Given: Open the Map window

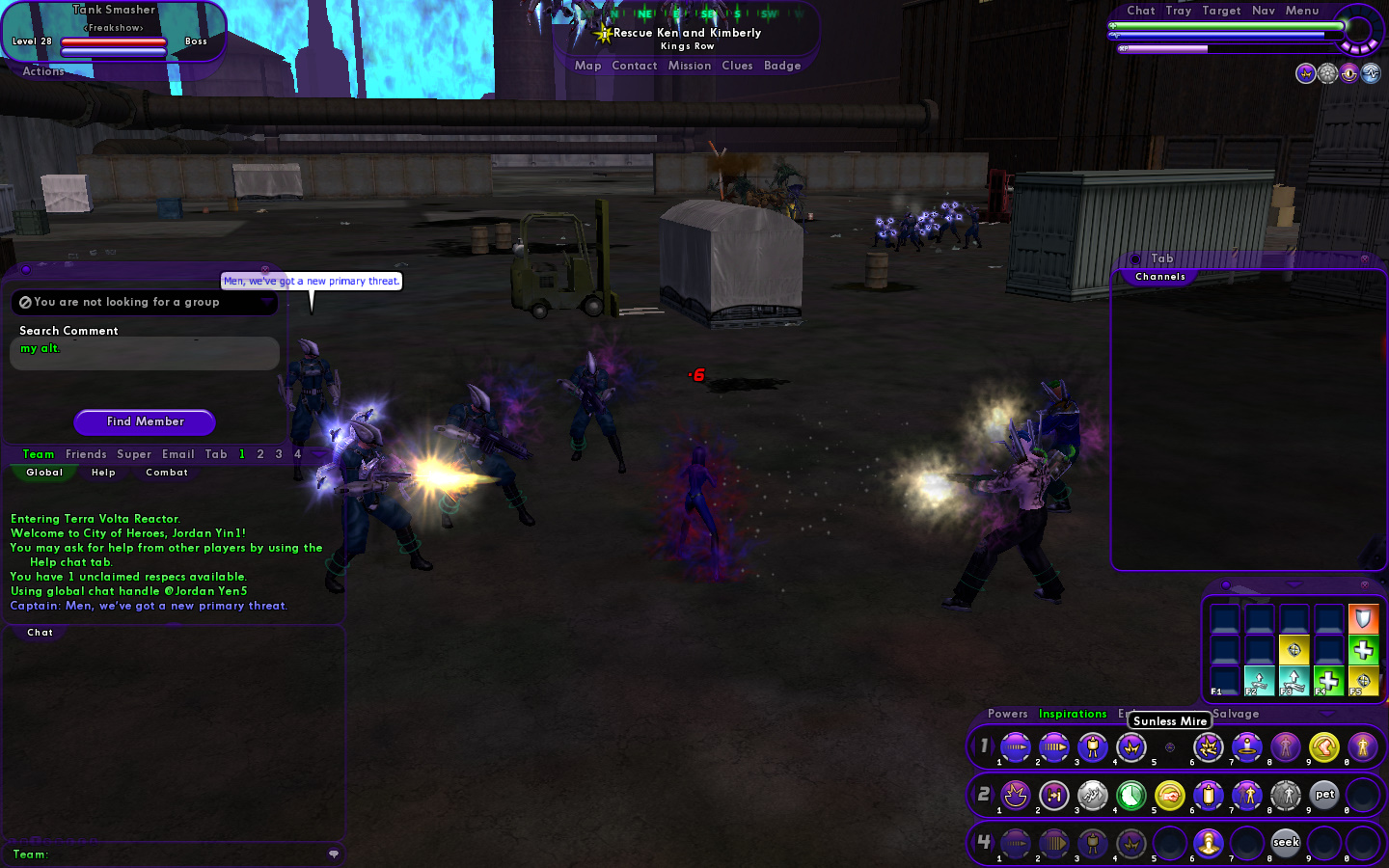Looking at the screenshot, I should [x=587, y=66].
